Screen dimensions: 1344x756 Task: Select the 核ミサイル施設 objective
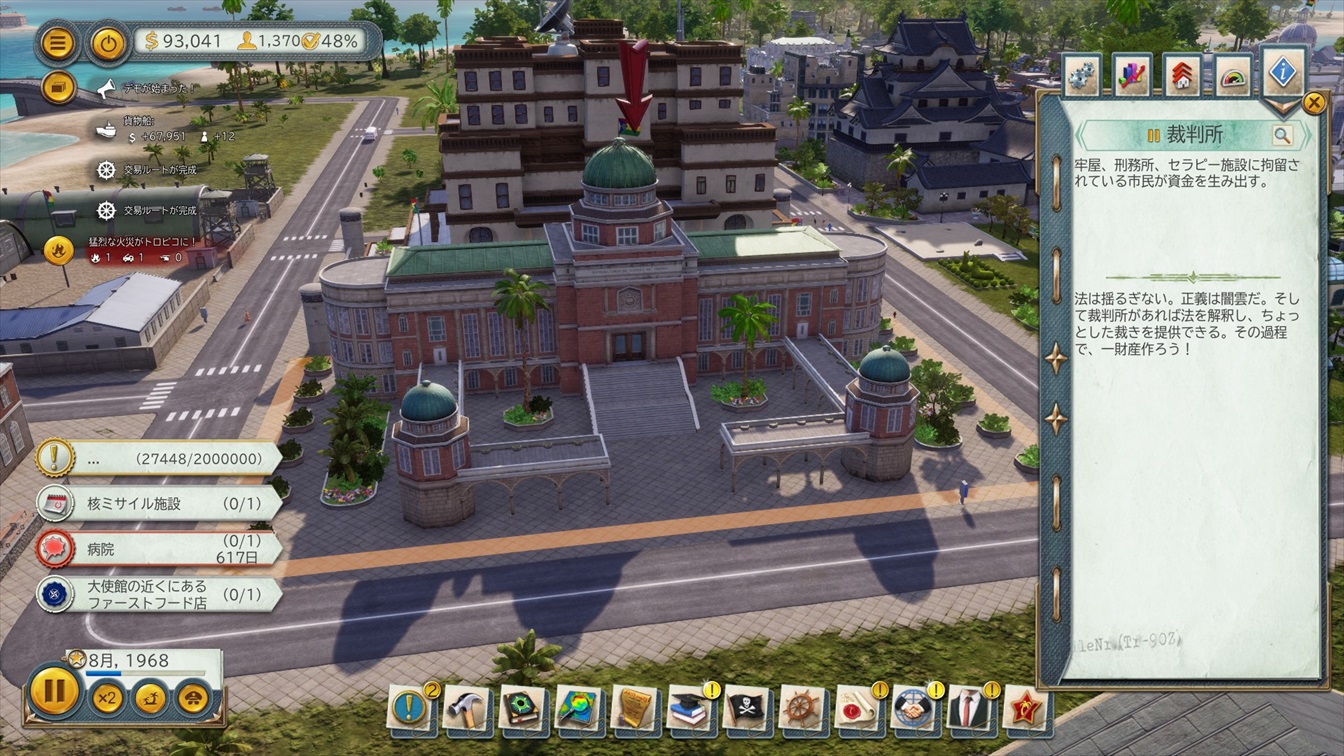coord(160,503)
